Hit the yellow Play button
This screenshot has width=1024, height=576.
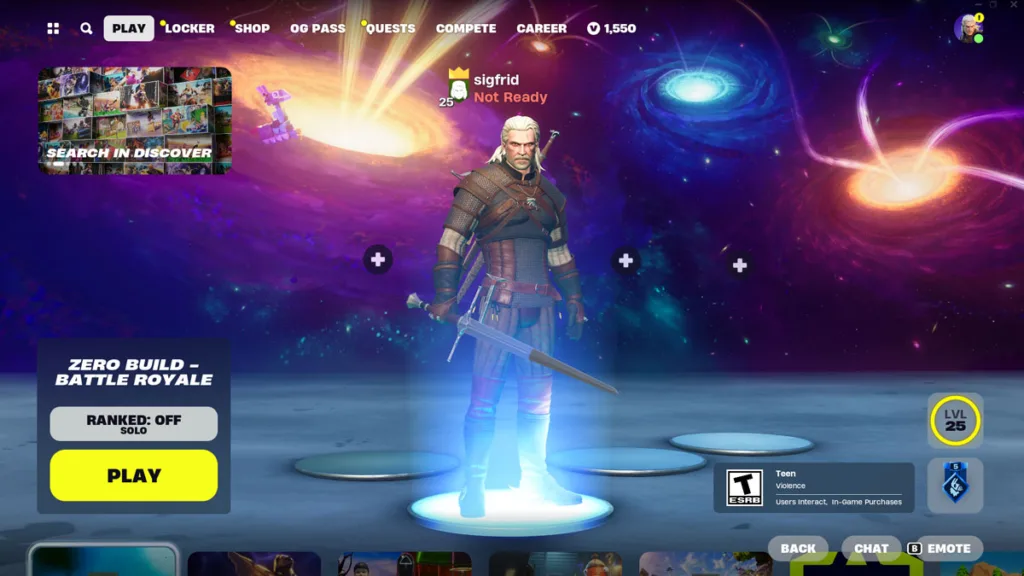(x=134, y=476)
